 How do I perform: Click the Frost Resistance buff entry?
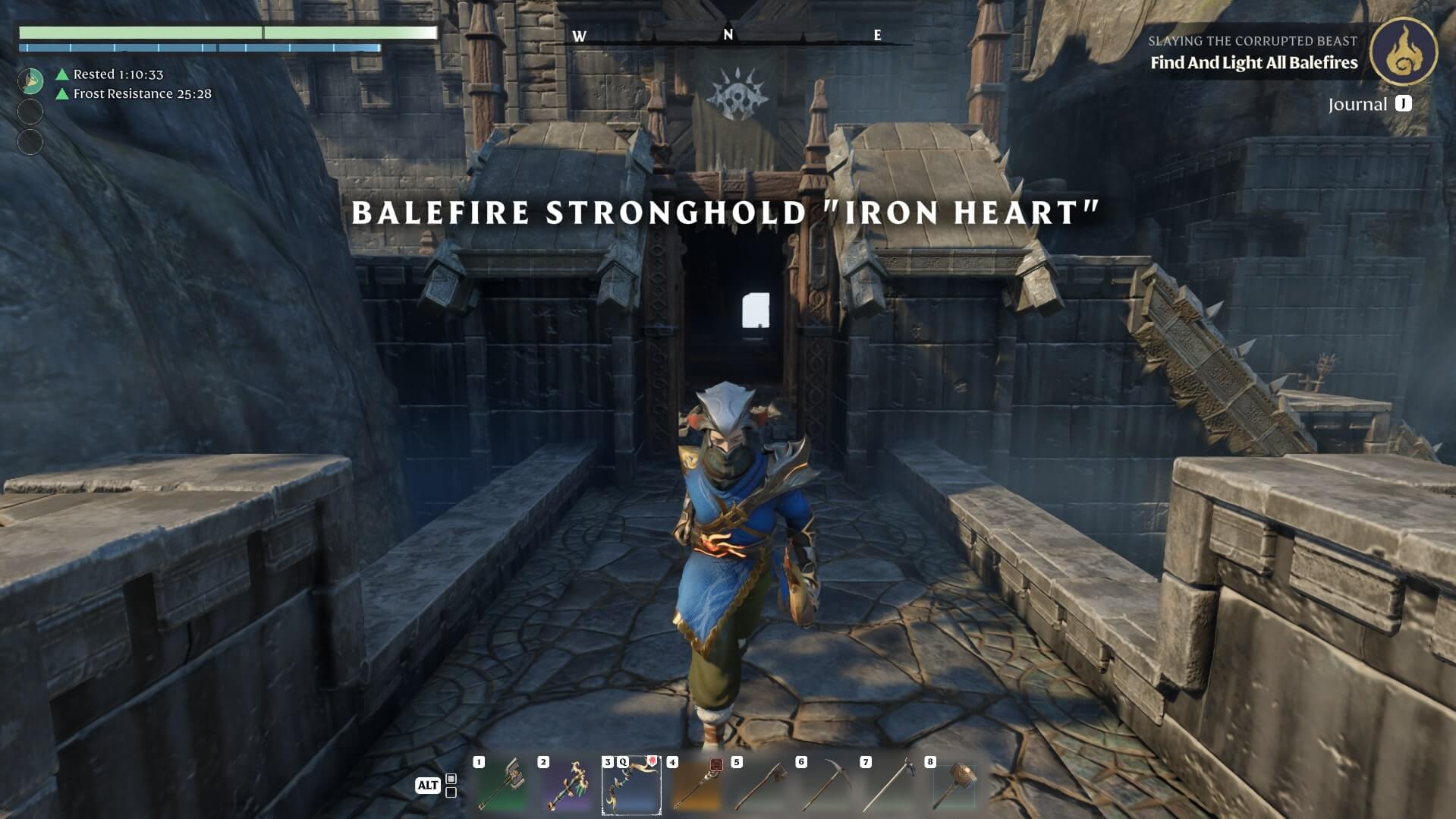(x=142, y=94)
